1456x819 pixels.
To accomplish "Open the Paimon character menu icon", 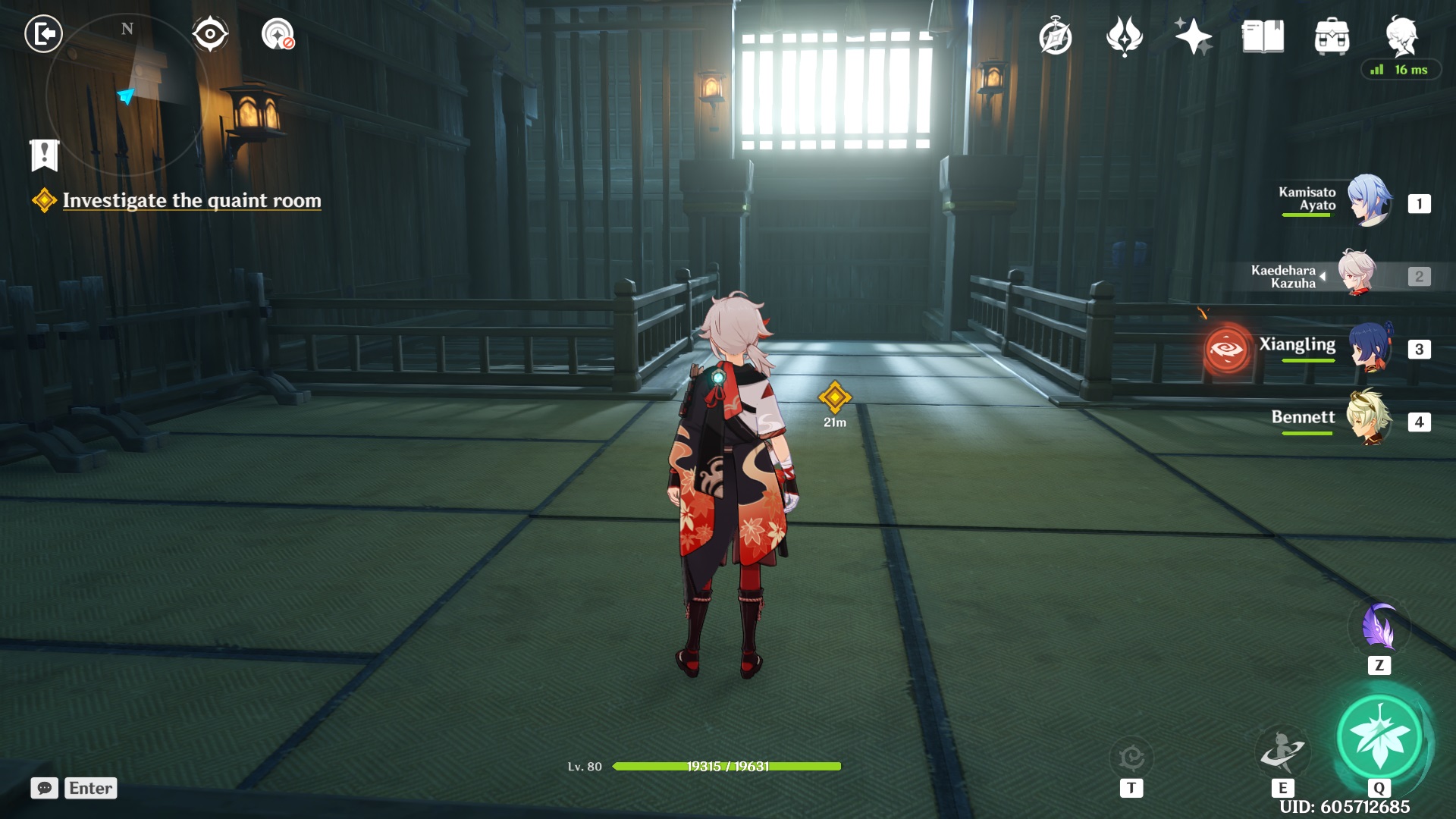I will click(x=1401, y=36).
